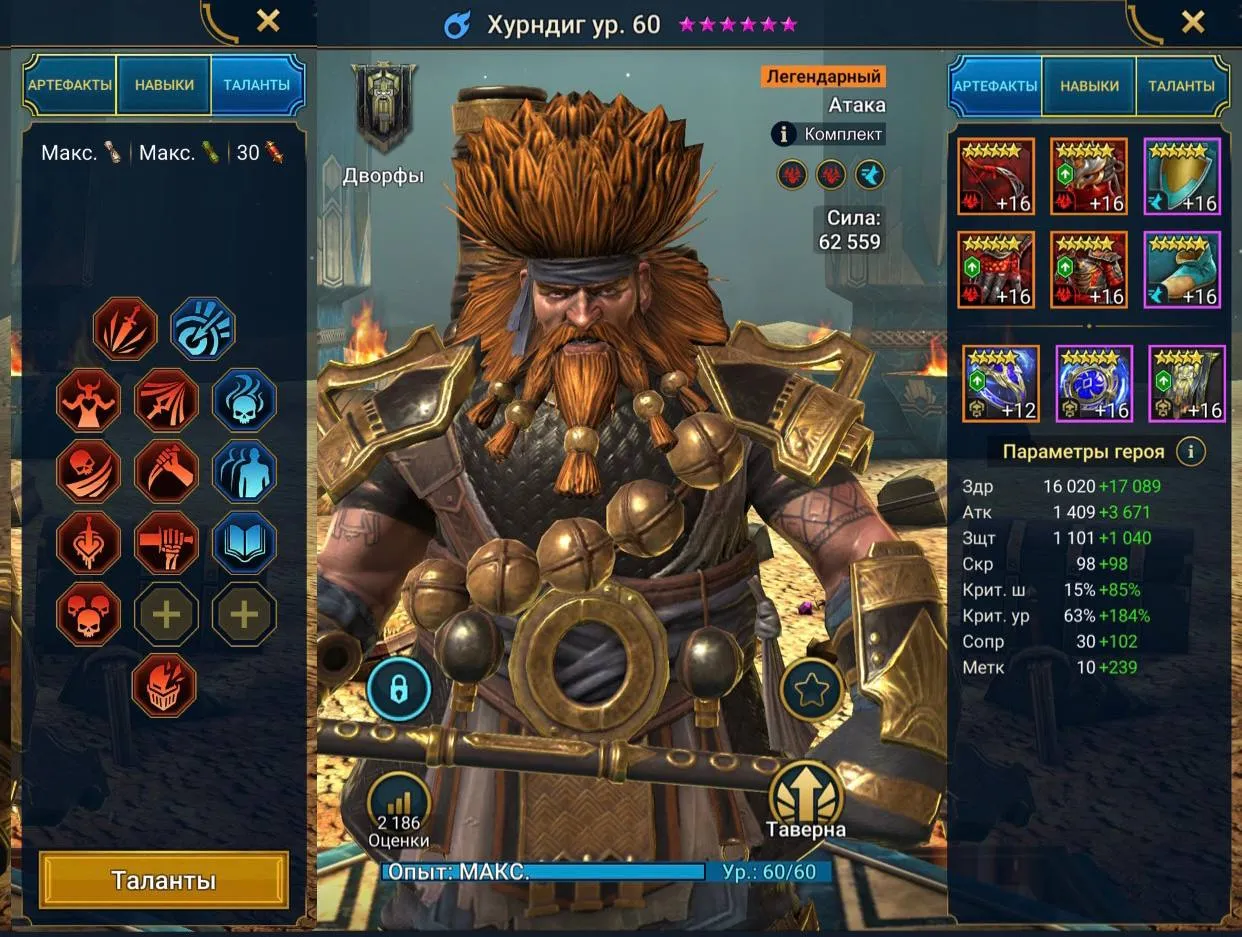The height and width of the screenshot is (937, 1242).
Task: Select the purple shield artifact slot
Action: 1182,177
